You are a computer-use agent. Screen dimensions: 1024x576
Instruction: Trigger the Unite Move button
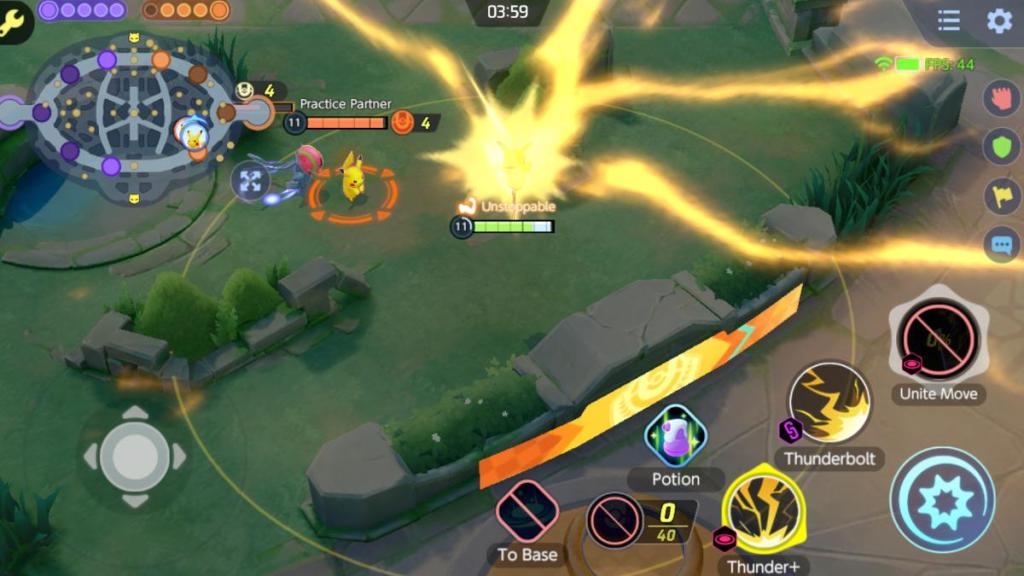tap(937, 340)
